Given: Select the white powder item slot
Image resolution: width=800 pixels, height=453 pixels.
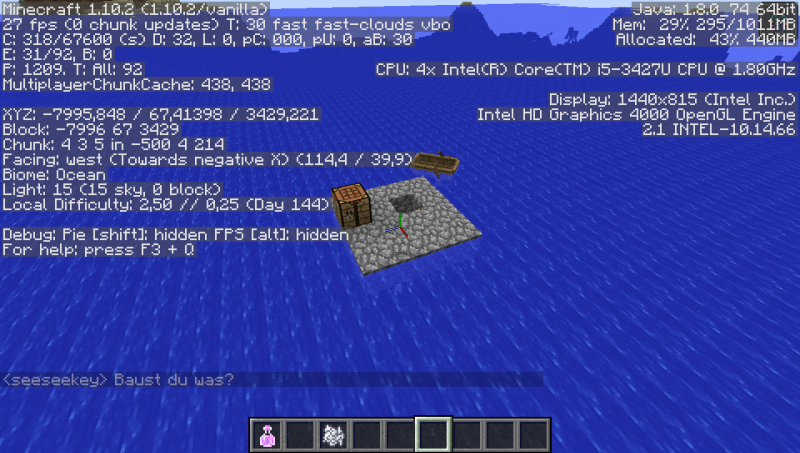Looking at the screenshot, I should click(x=333, y=434).
